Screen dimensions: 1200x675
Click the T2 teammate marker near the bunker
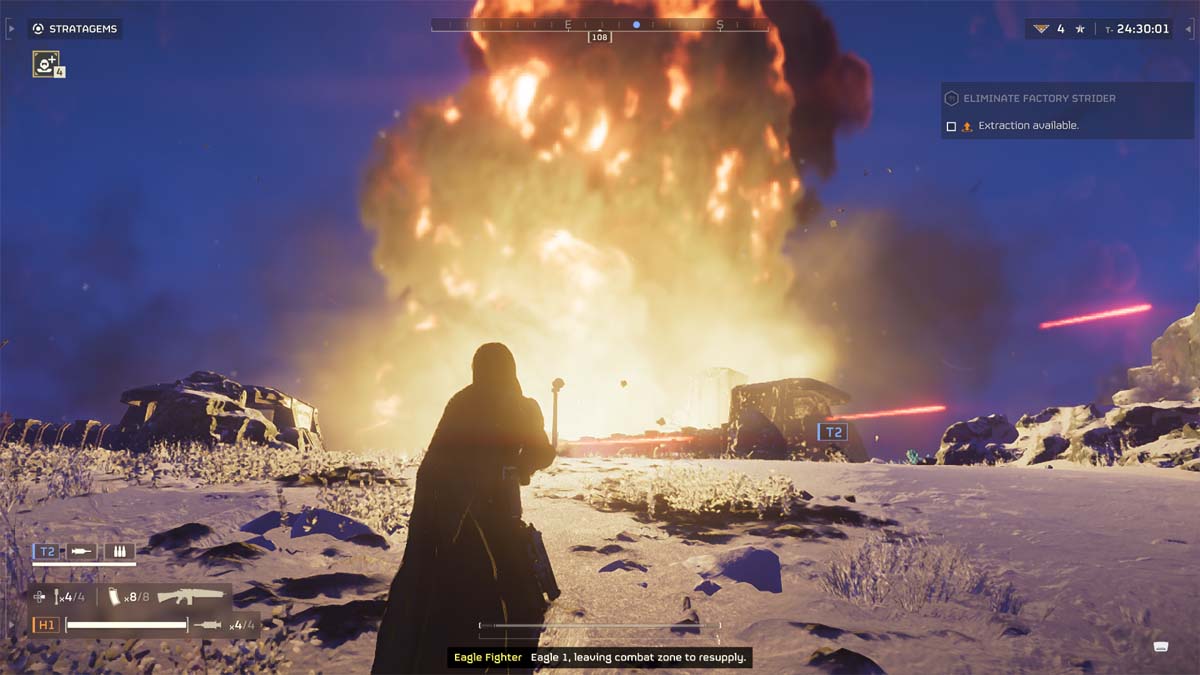pos(832,432)
